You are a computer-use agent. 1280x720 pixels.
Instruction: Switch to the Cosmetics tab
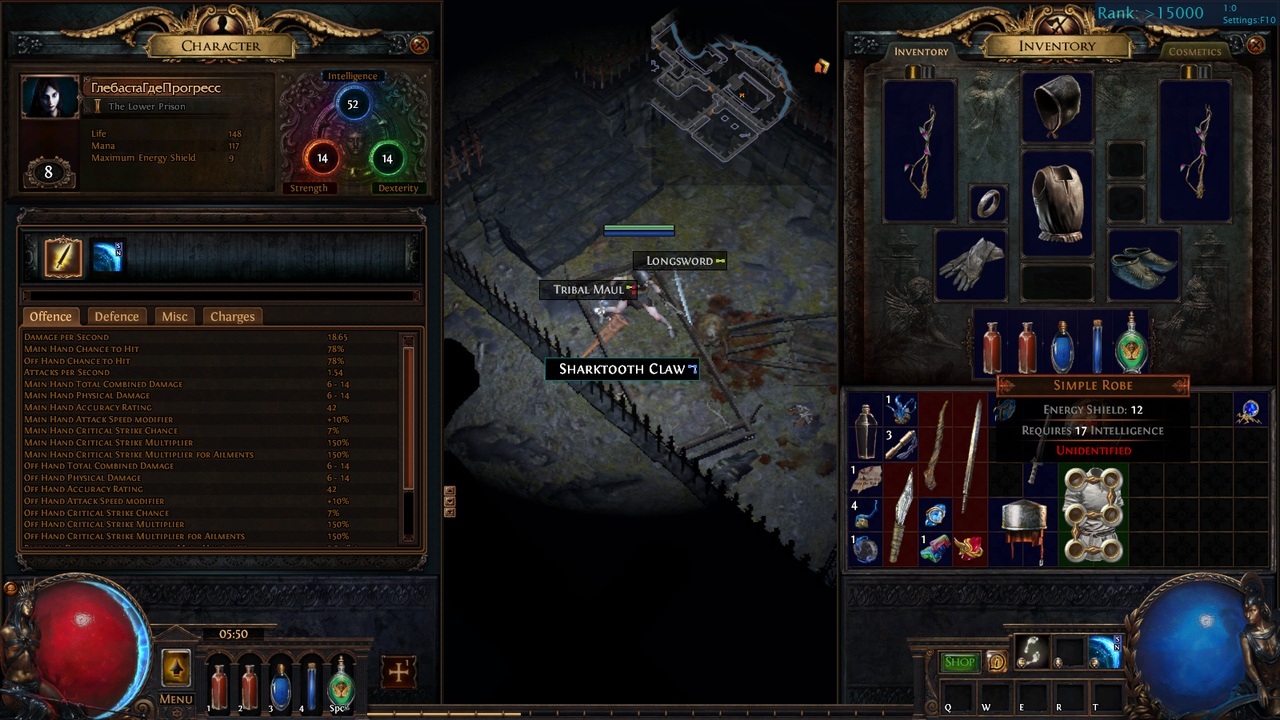(1195, 51)
